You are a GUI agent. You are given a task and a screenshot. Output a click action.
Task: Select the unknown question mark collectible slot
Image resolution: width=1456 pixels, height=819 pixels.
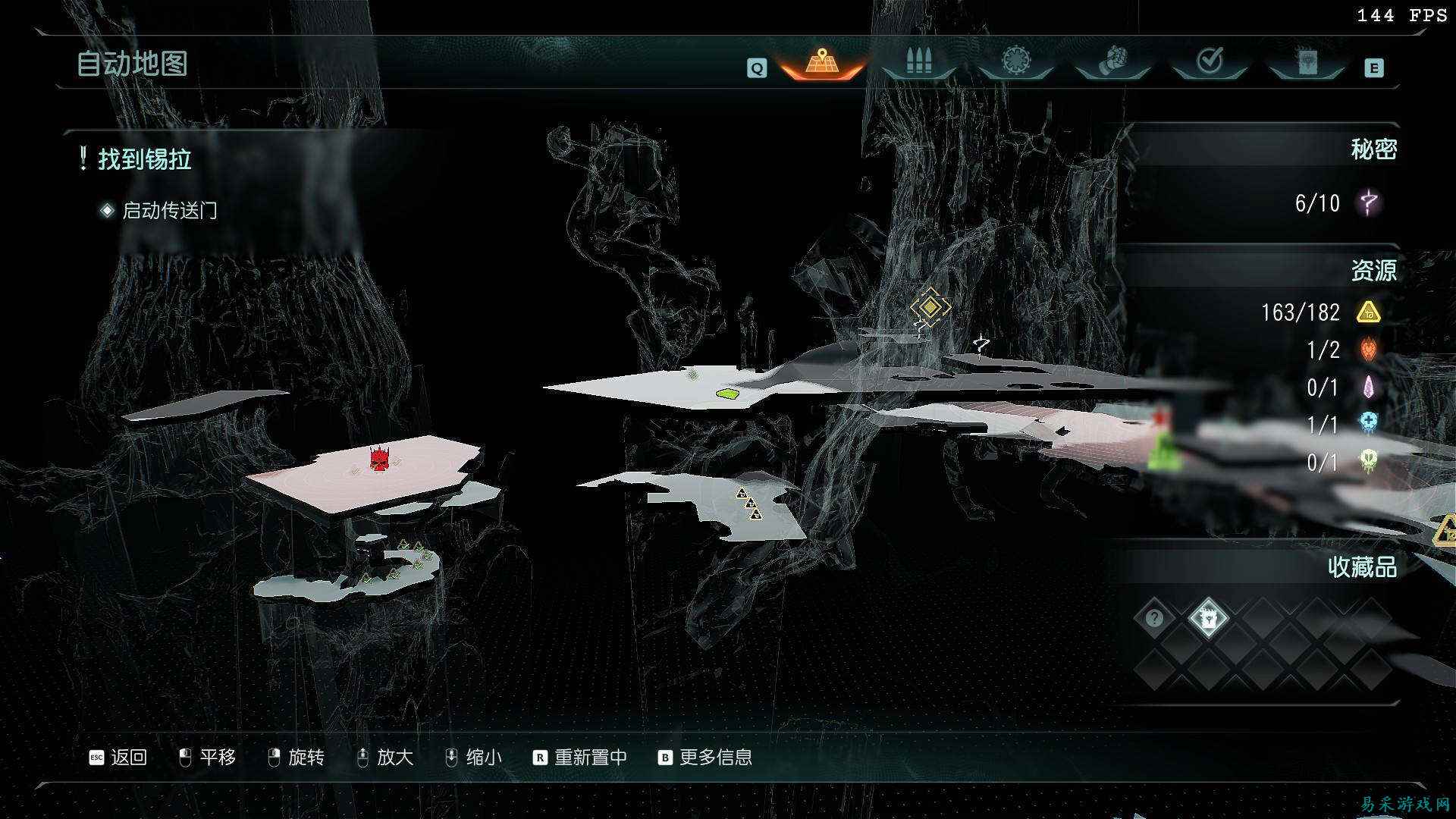pyautogui.click(x=1154, y=618)
